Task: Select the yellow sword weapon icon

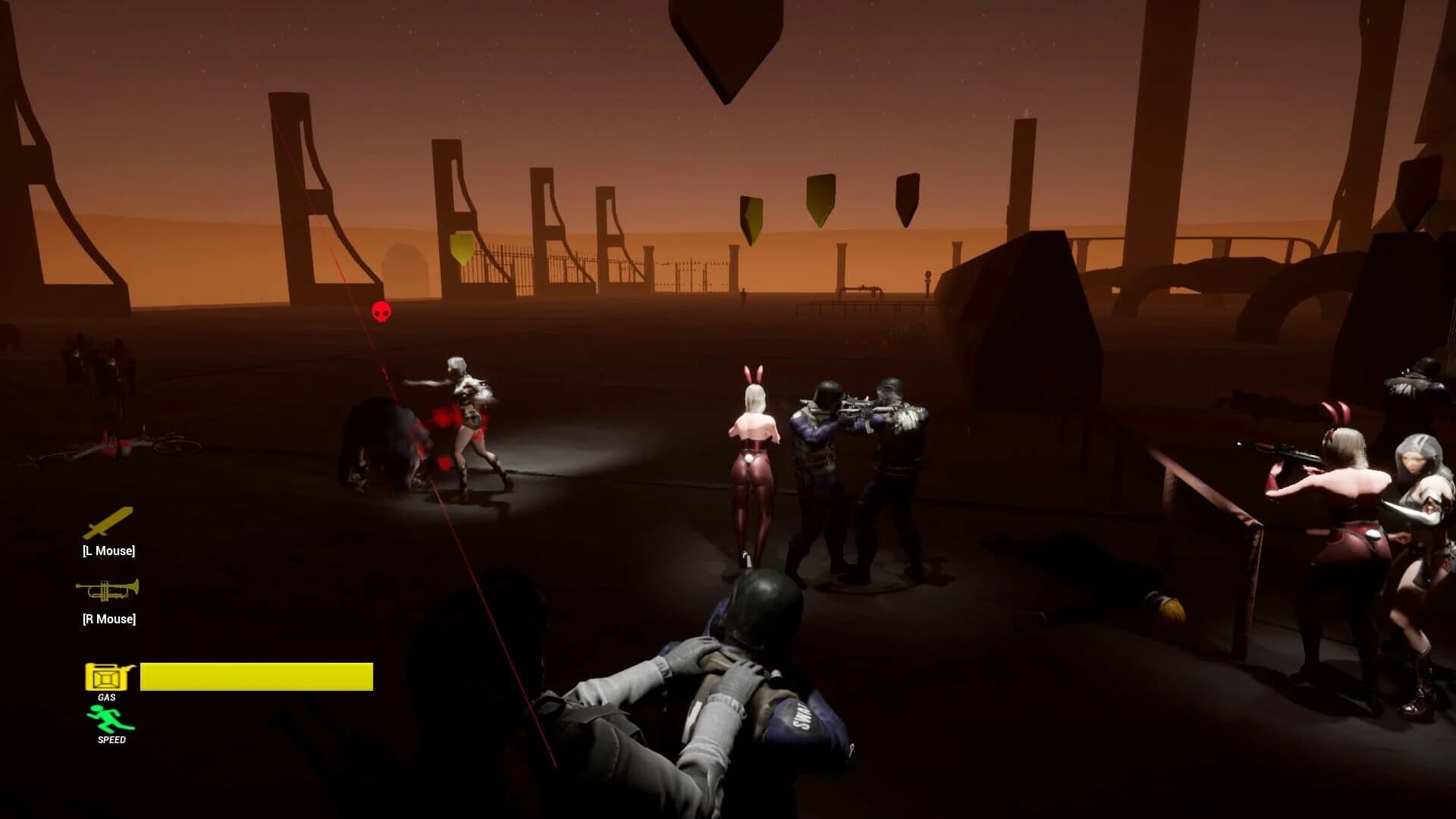Action: click(109, 523)
